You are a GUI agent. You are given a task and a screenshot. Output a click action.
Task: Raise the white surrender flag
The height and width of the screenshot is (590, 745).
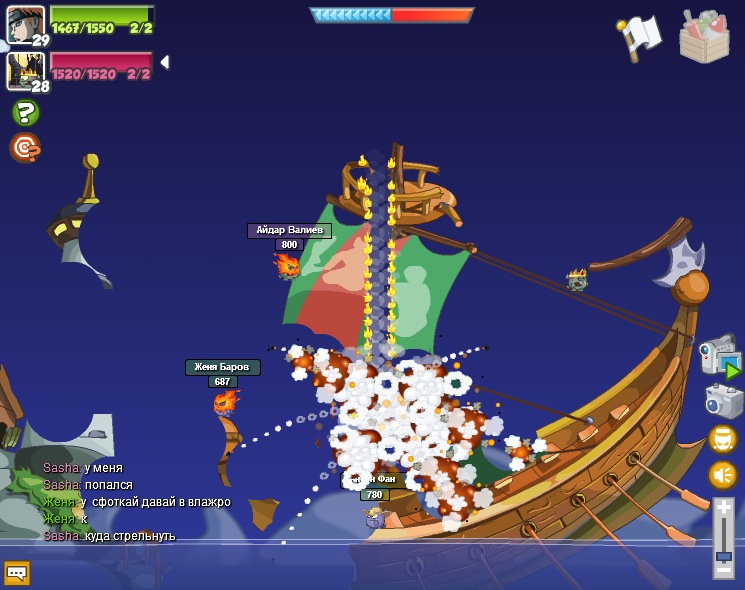(x=640, y=36)
